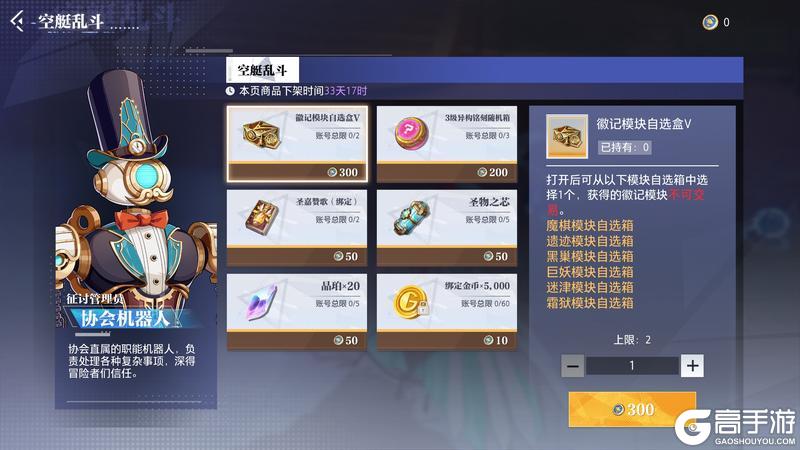This screenshot has height=450, width=800.
Task: Open the 黑巢模块自选箱 link
Action: click(x=589, y=256)
